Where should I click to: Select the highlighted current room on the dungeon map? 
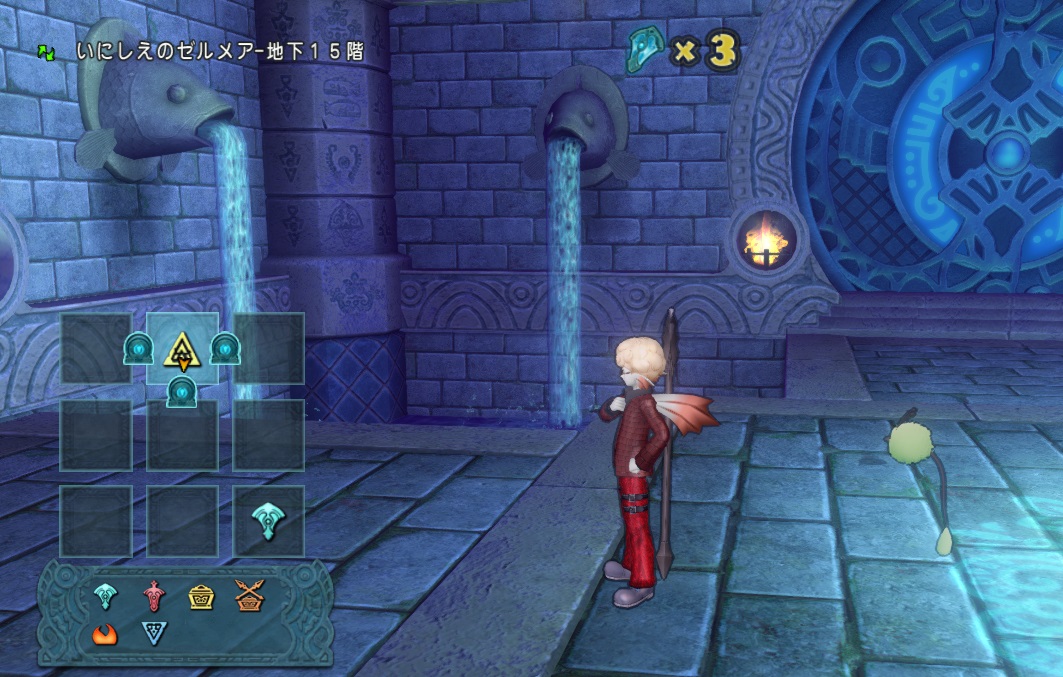click(182, 348)
